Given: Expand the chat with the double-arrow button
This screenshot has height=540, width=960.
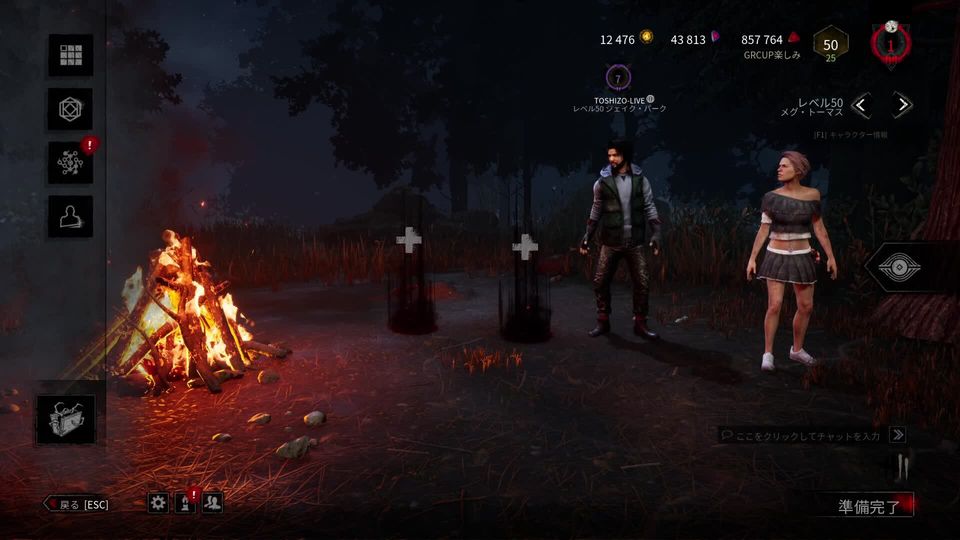Looking at the screenshot, I should pyautogui.click(x=898, y=435).
